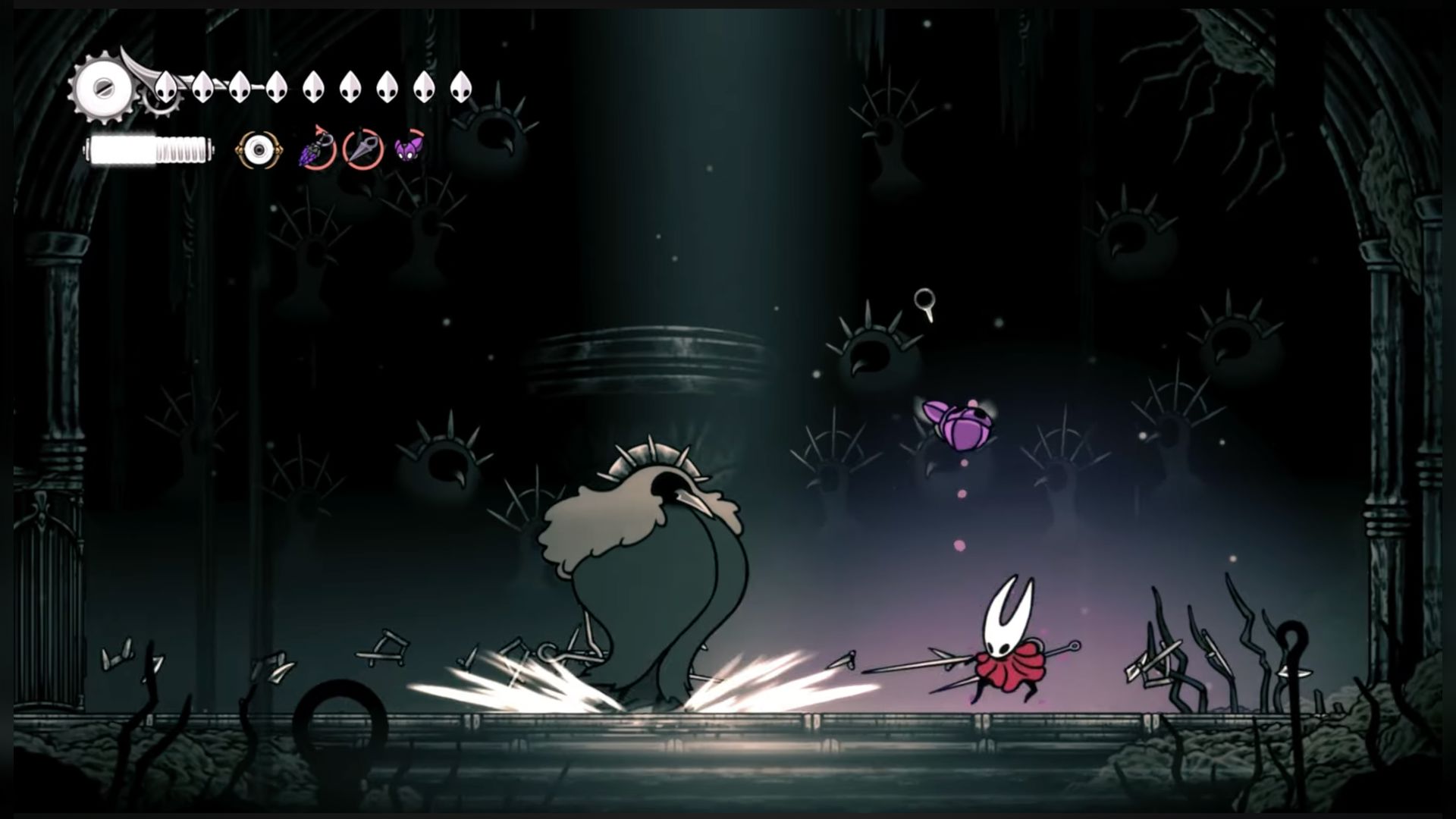
Task: Select the silk skill orb icon
Action: 259,151
